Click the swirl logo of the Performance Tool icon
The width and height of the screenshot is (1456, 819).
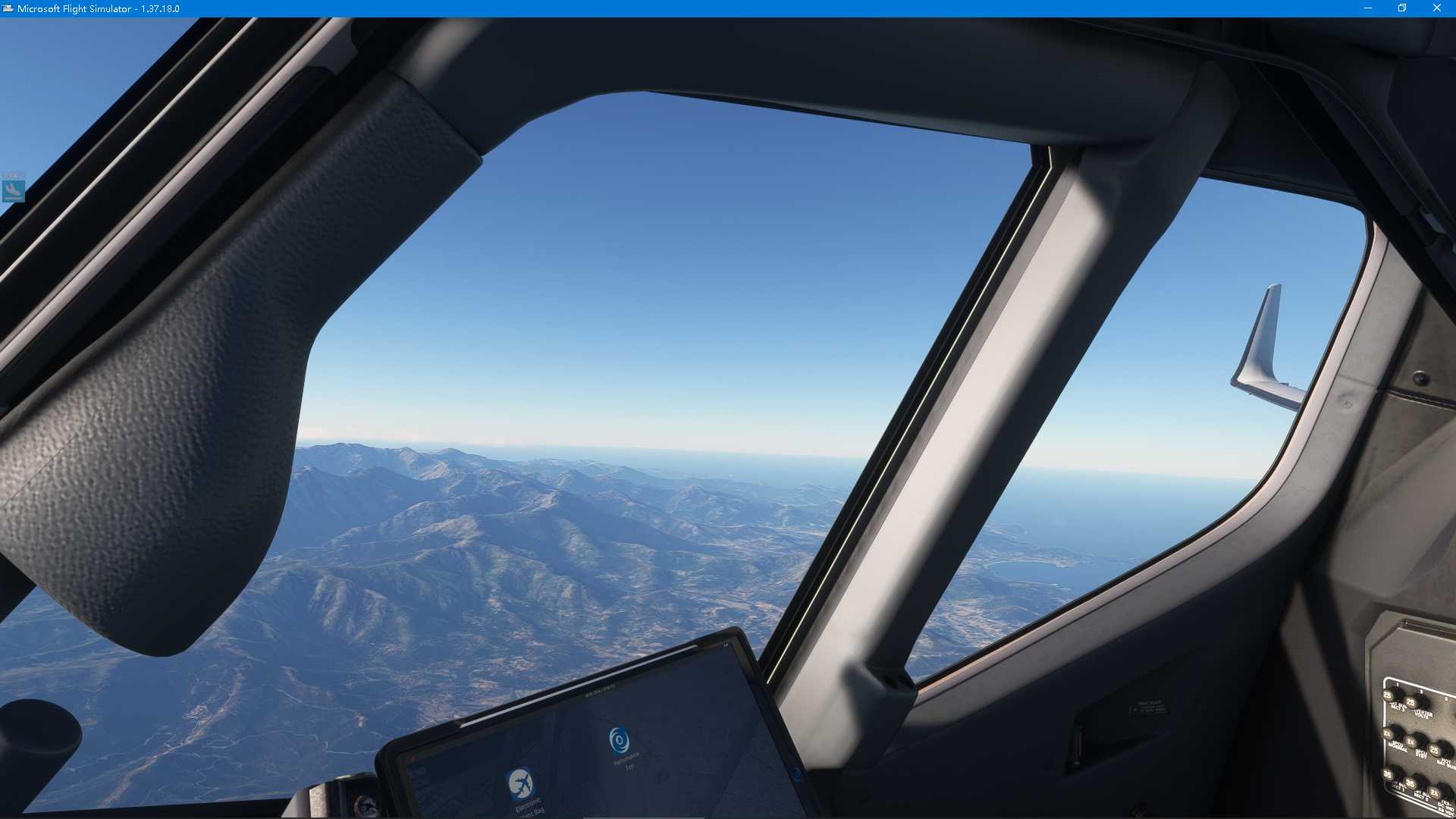coord(619,741)
